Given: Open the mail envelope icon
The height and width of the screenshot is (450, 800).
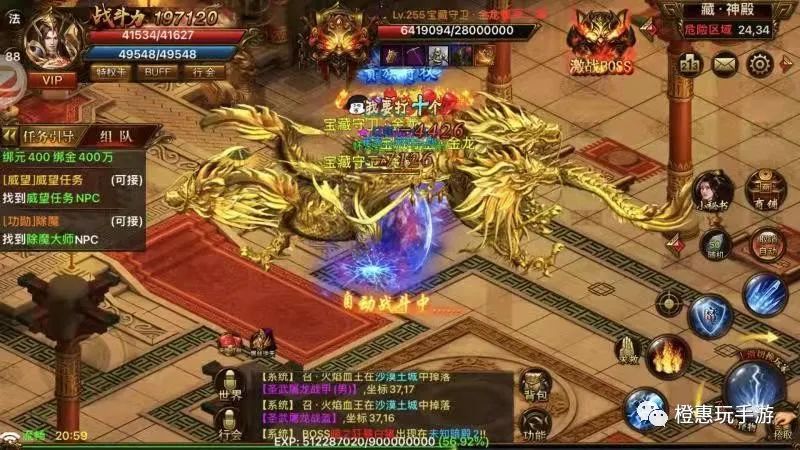Looking at the screenshot, I should (726, 64).
